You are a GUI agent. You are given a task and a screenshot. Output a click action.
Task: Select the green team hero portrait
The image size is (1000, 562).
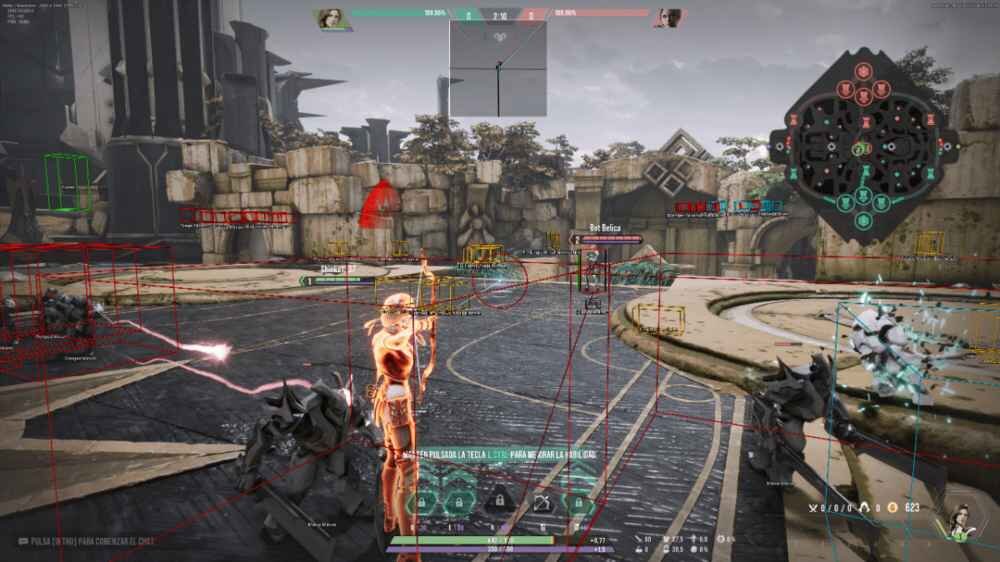click(330, 19)
